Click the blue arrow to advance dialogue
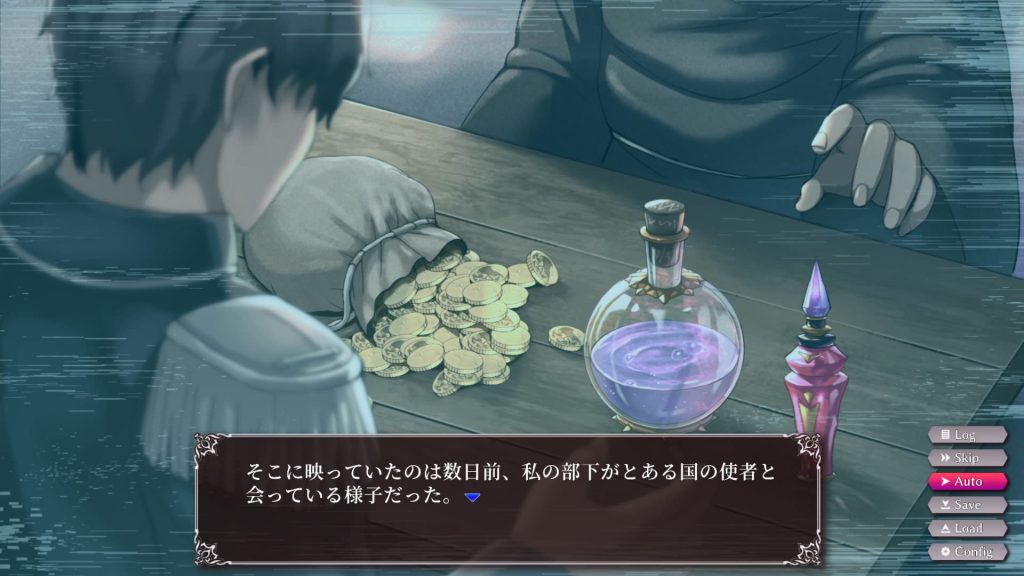This screenshot has height=576, width=1024. [x=473, y=497]
